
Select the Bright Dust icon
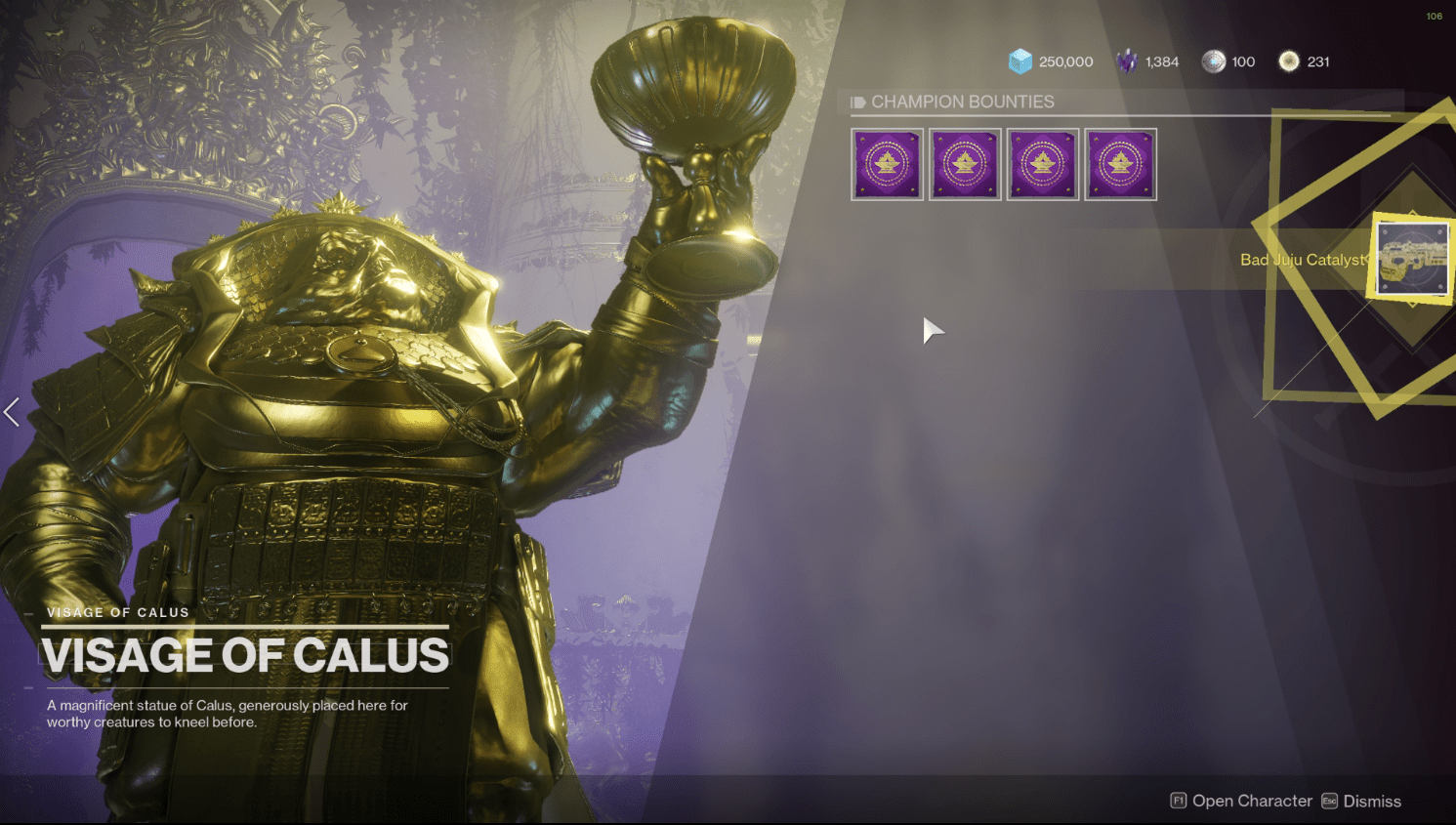(1290, 61)
